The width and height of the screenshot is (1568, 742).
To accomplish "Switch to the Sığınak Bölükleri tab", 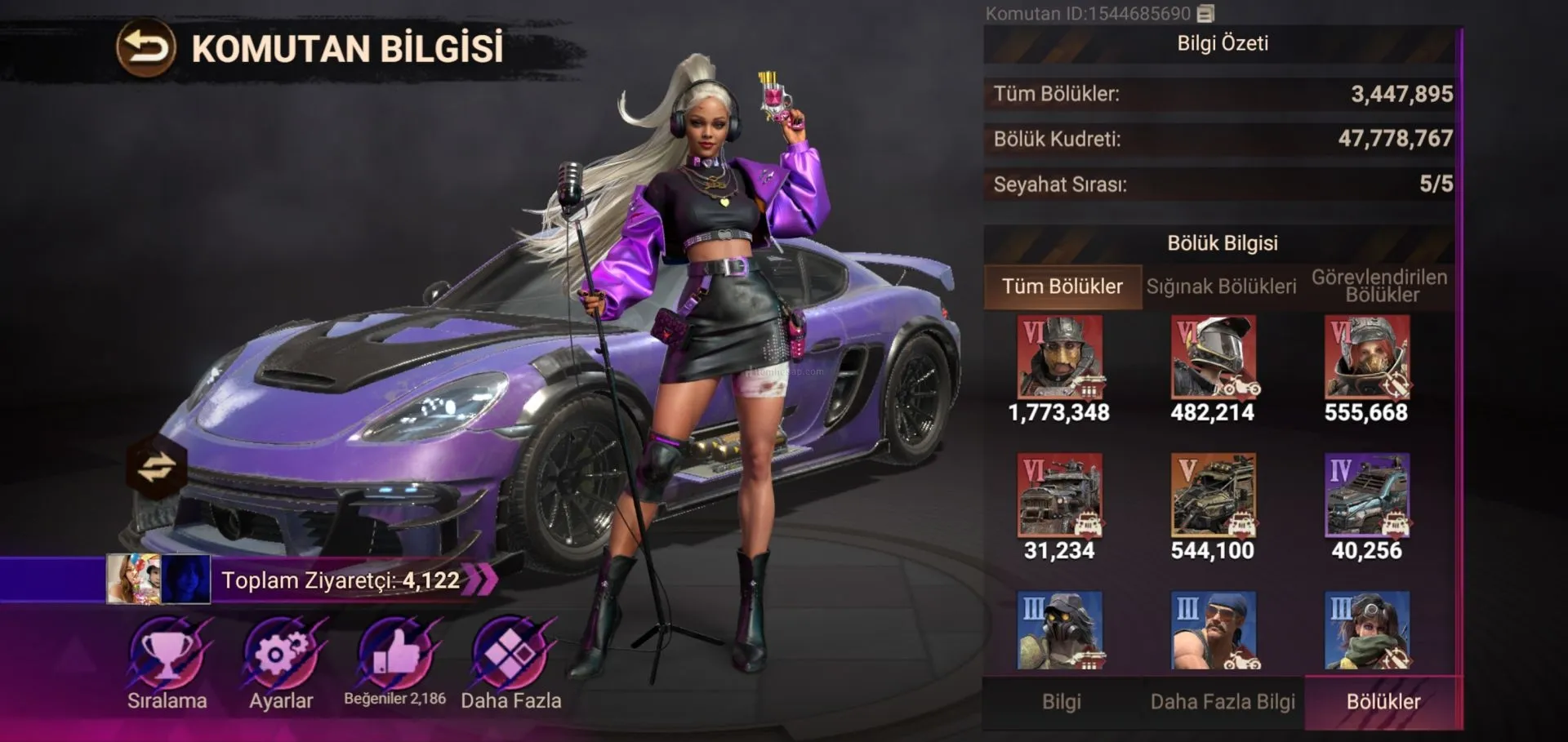I will [x=1221, y=287].
